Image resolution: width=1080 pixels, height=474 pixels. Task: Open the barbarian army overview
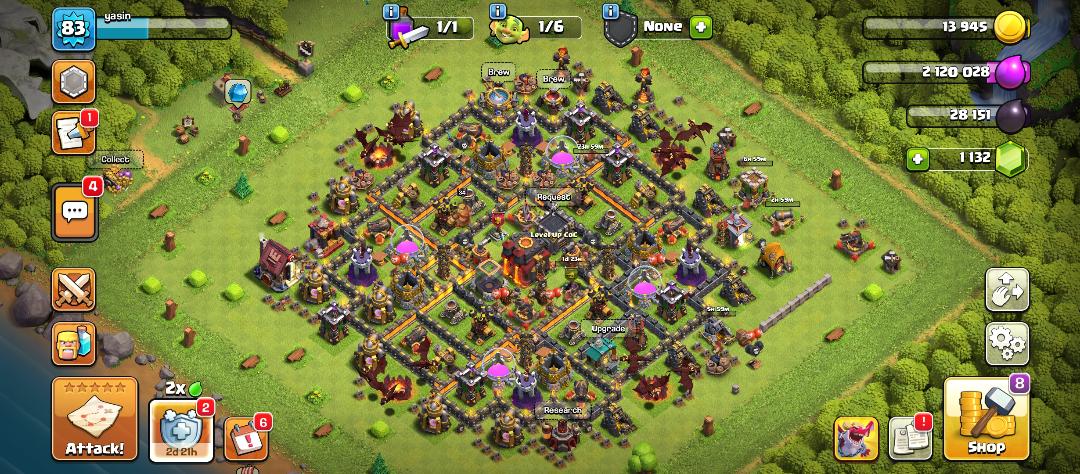74,343
